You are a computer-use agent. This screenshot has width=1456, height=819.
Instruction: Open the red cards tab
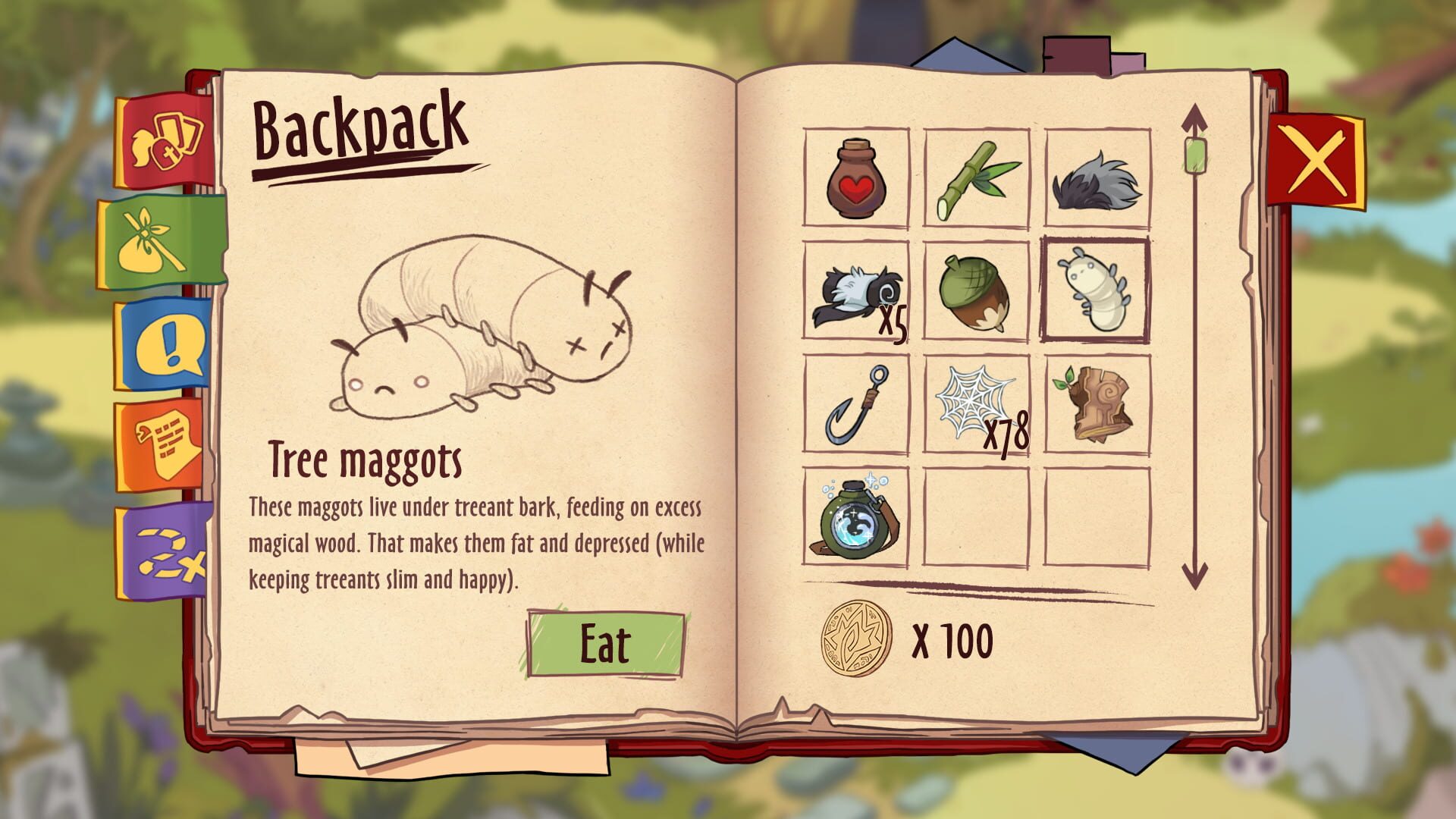[x=165, y=142]
